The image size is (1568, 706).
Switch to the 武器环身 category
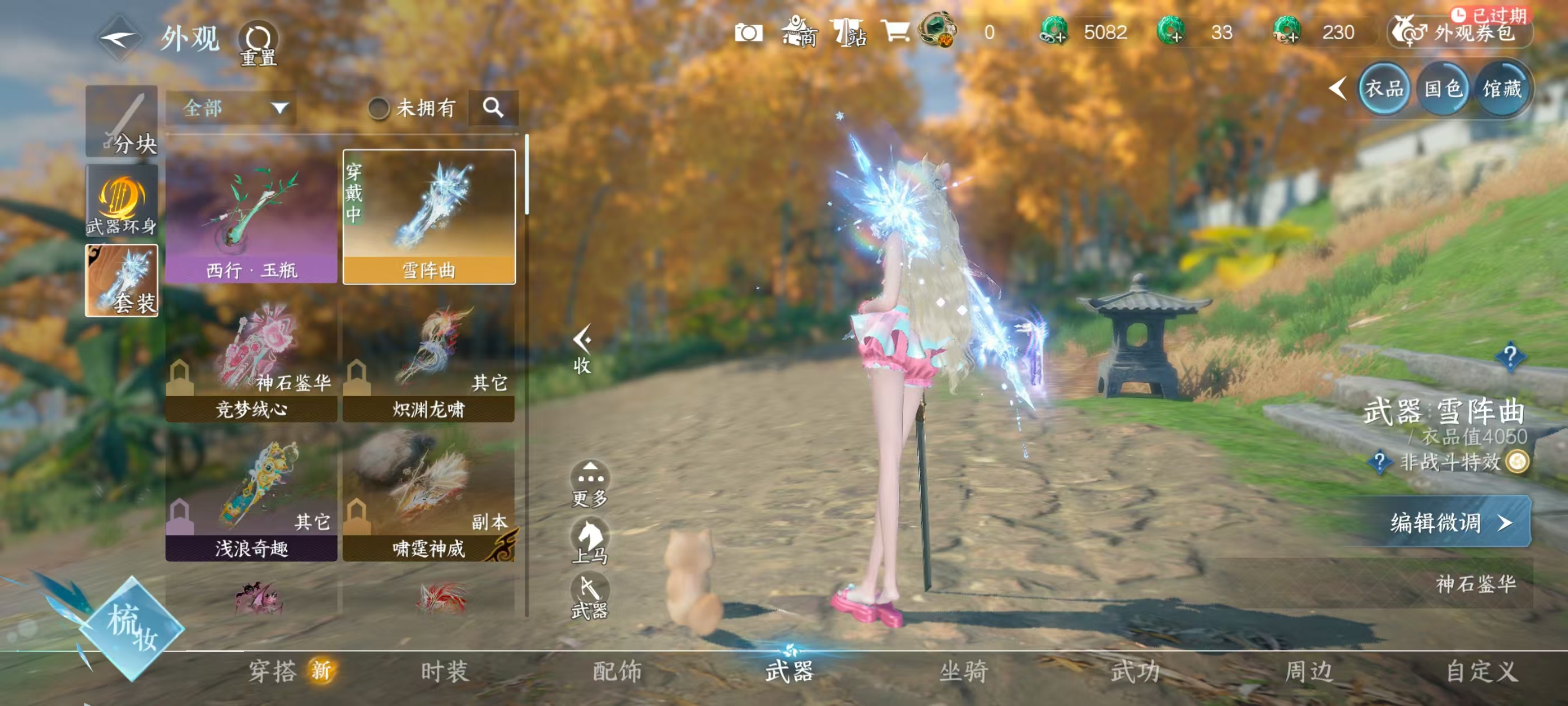pos(122,201)
